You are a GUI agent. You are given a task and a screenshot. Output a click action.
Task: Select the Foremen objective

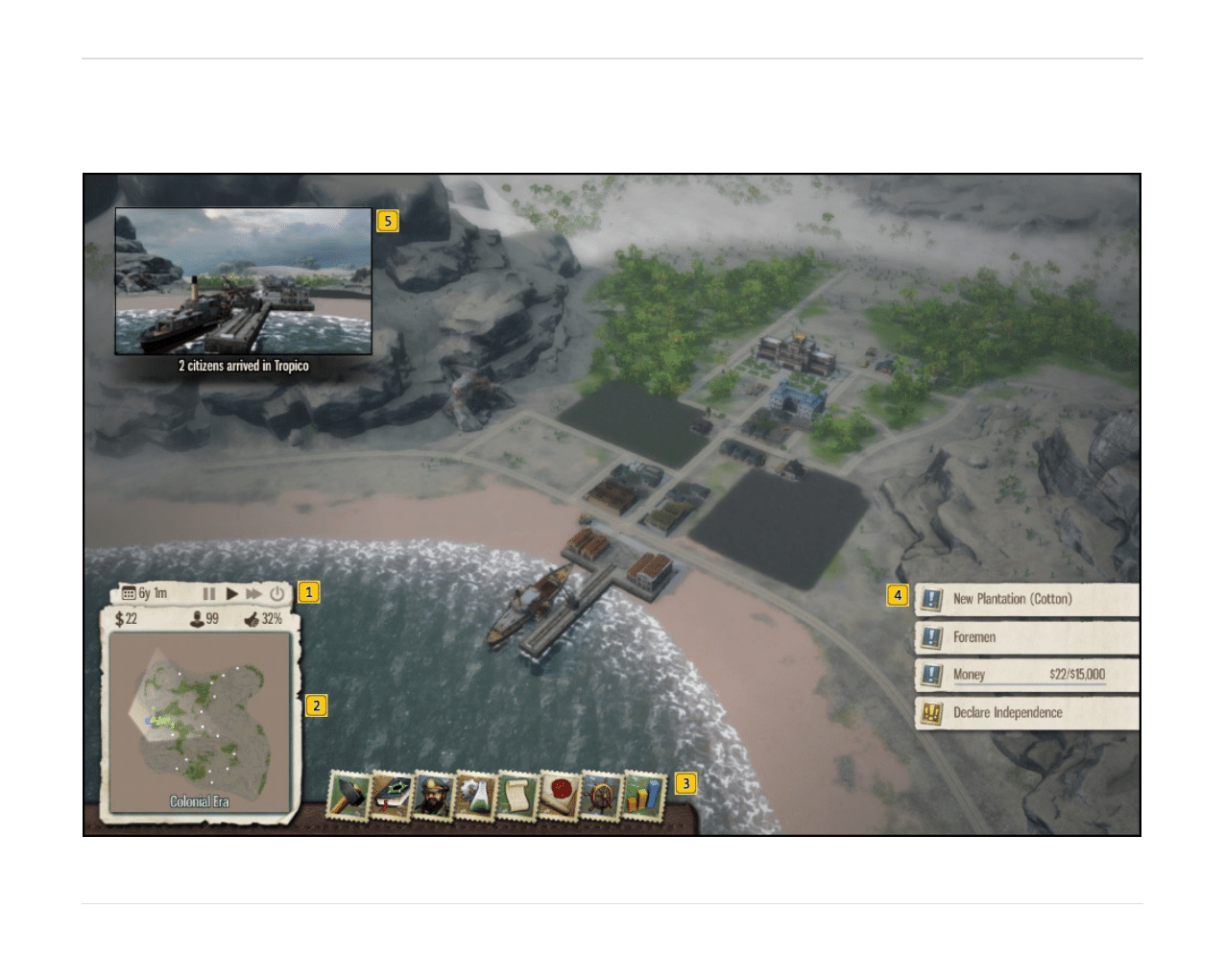coord(1026,637)
